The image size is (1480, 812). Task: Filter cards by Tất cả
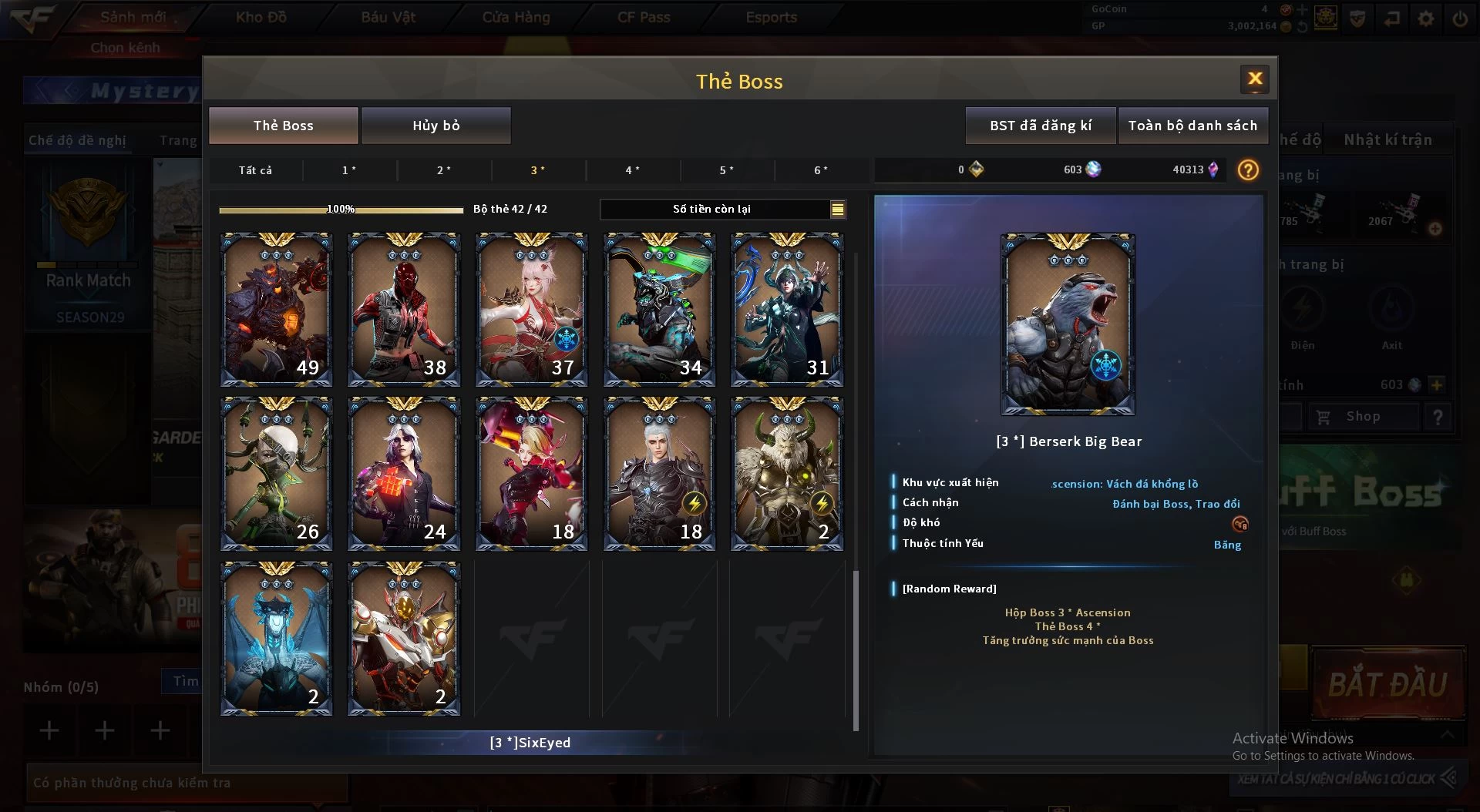255,170
